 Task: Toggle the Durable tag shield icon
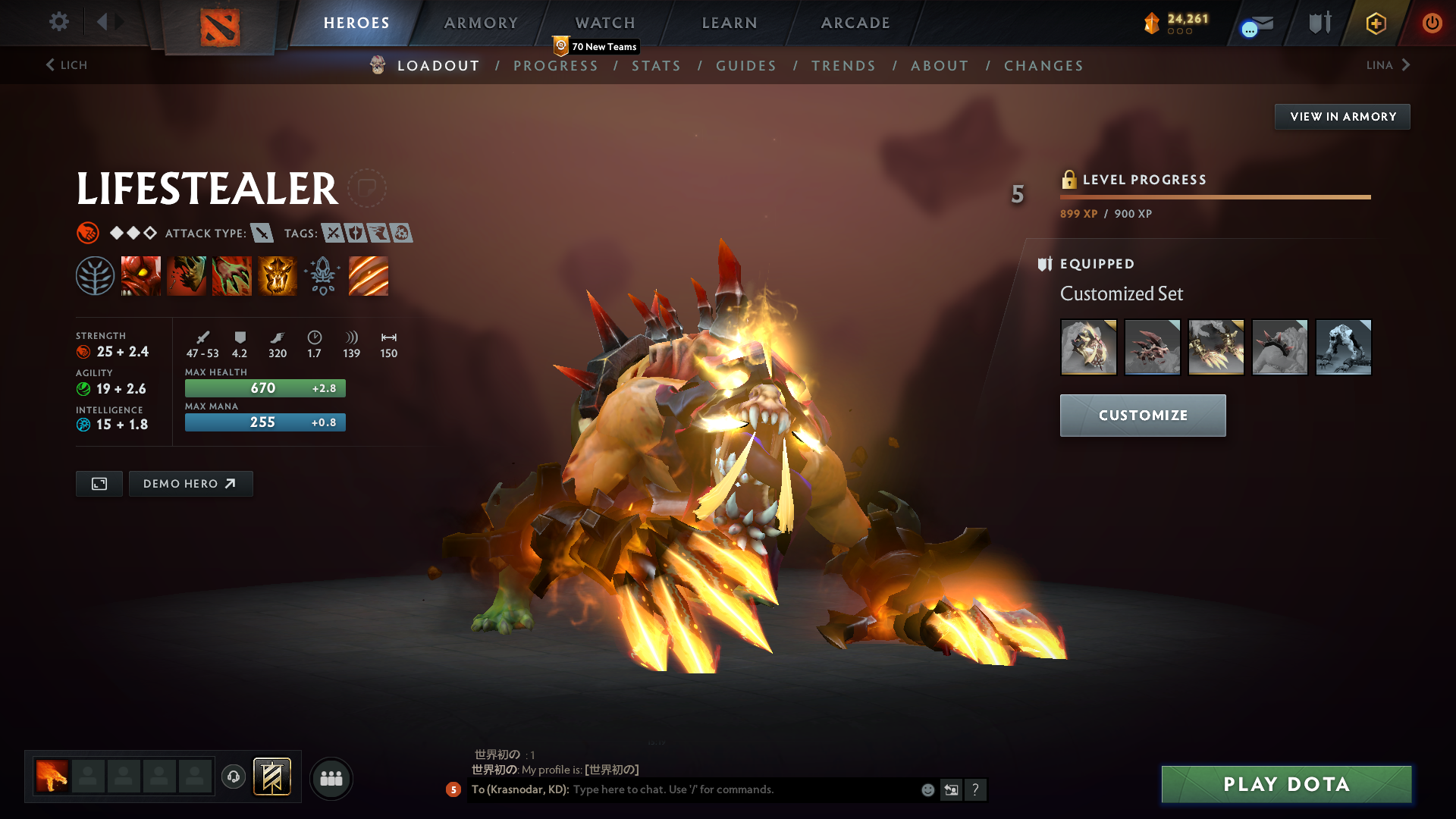(356, 233)
